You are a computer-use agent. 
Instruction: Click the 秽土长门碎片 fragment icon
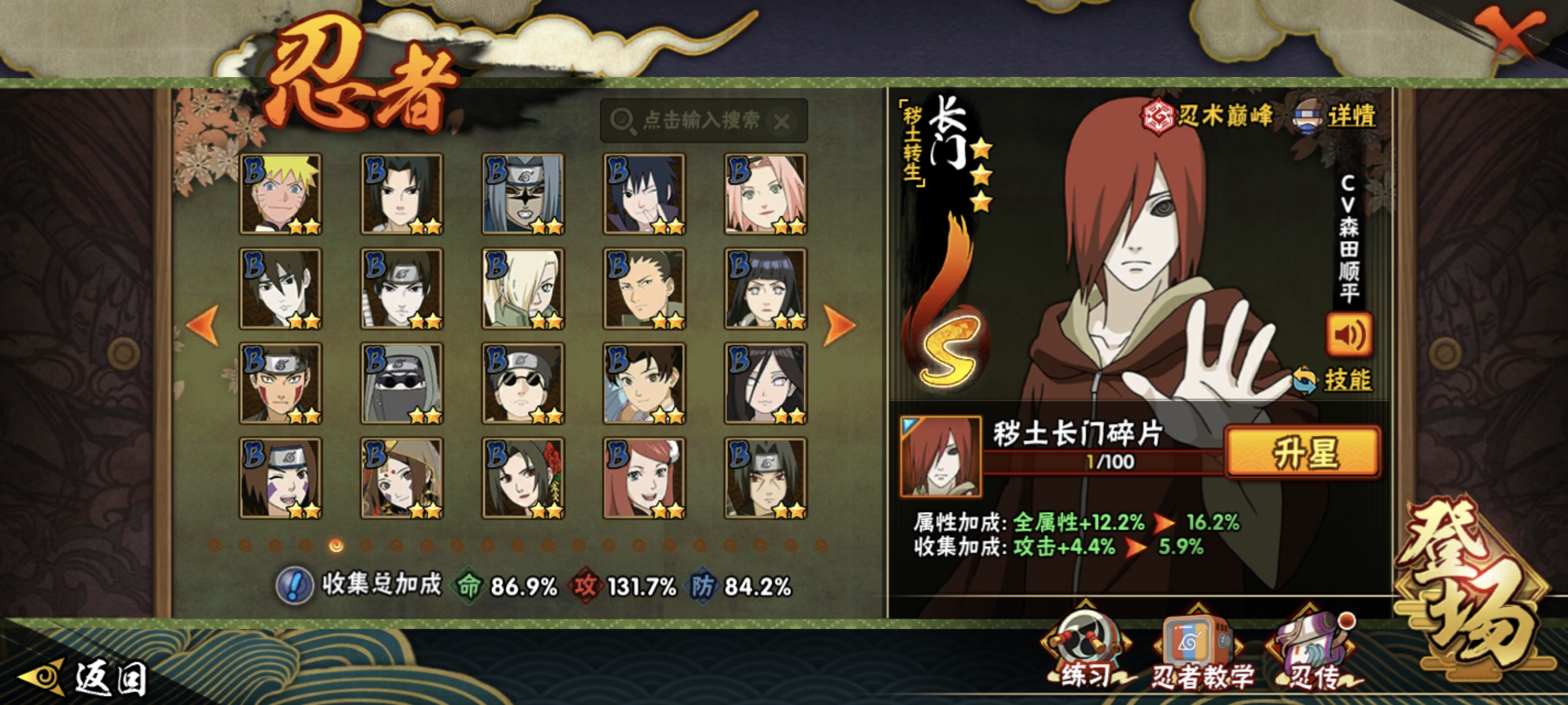pos(941,456)
